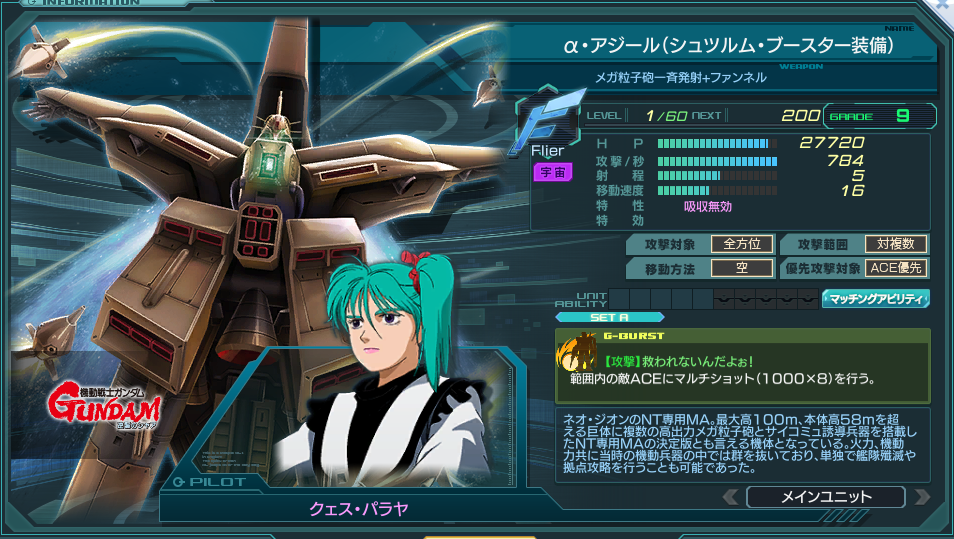
Task: Click the 宇宙 terrain tag
Action: (552, 172)
